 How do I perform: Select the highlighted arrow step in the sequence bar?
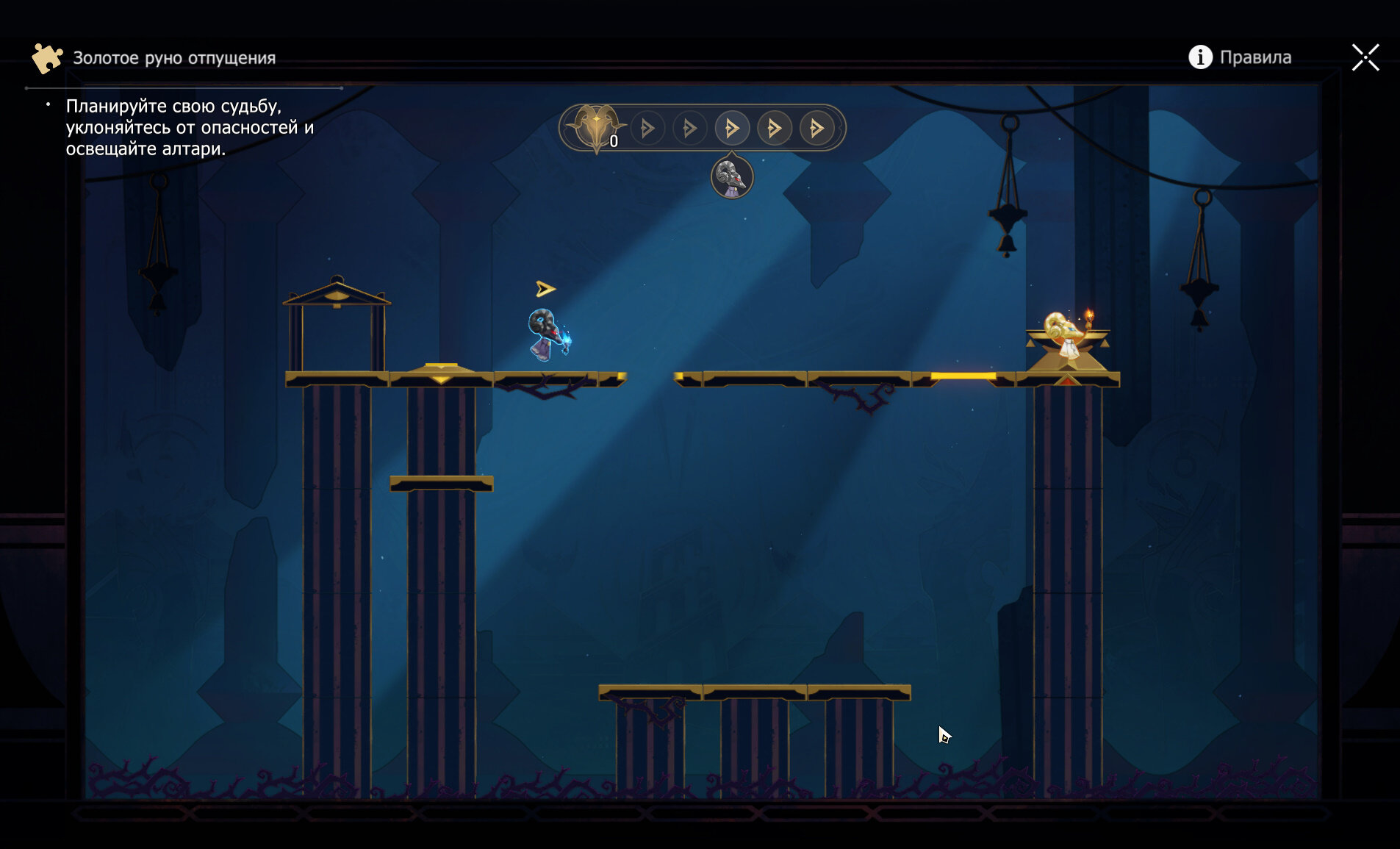tap(732, 129)
